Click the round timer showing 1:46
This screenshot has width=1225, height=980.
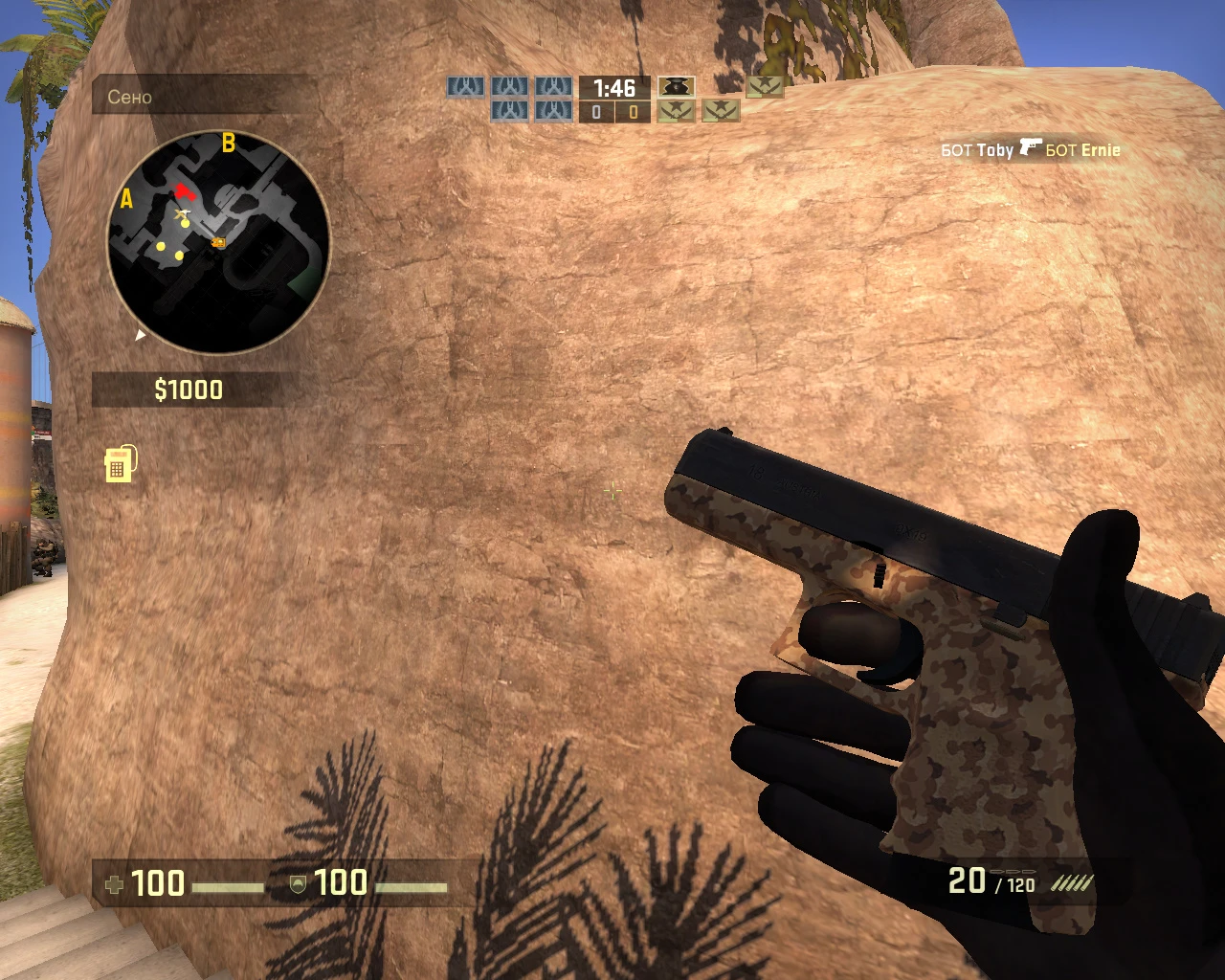click(613, 86)
